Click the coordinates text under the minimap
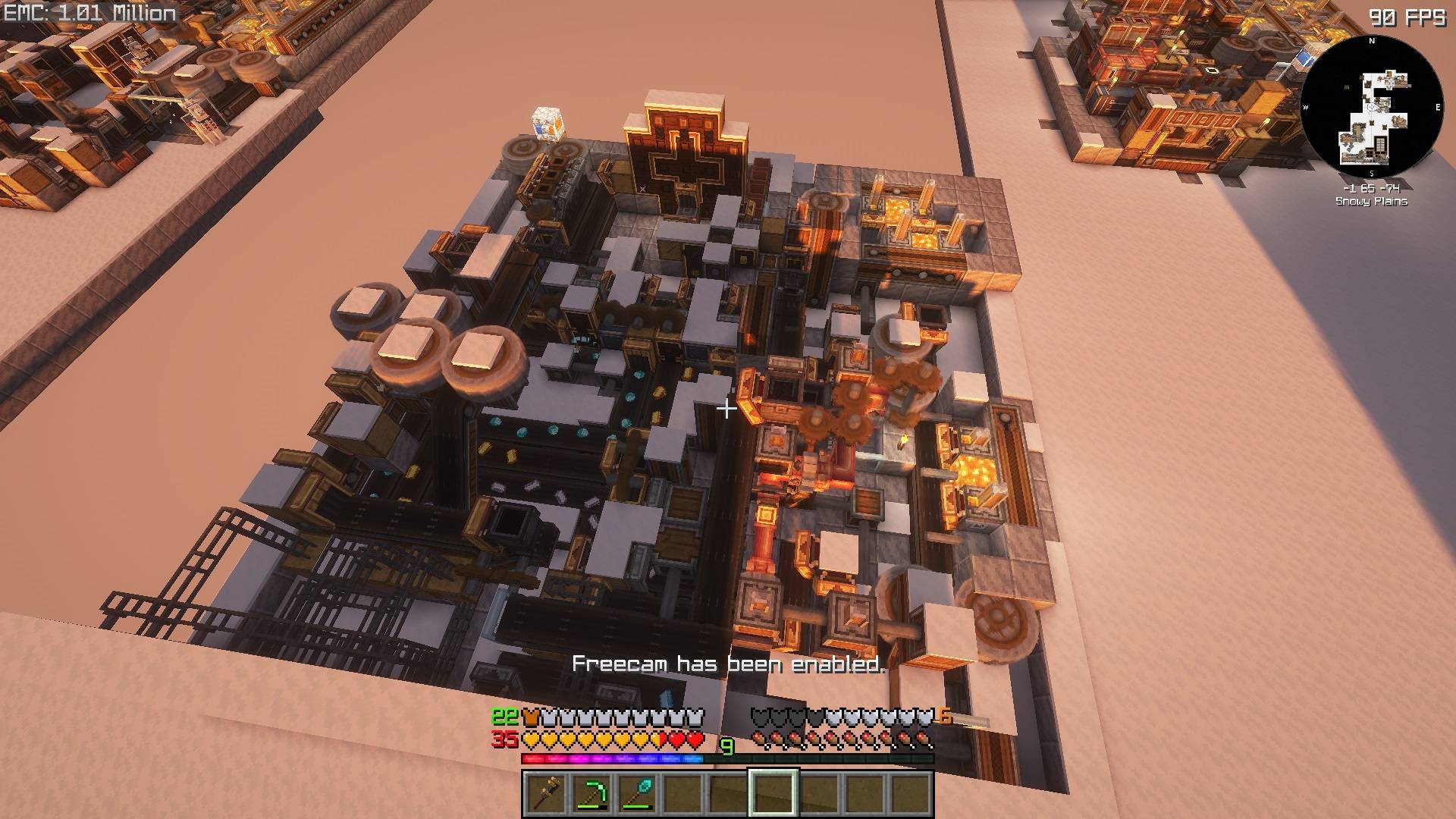This screenshot has height=819, width=1456. pyautogui.click(x=1373, y=188)
